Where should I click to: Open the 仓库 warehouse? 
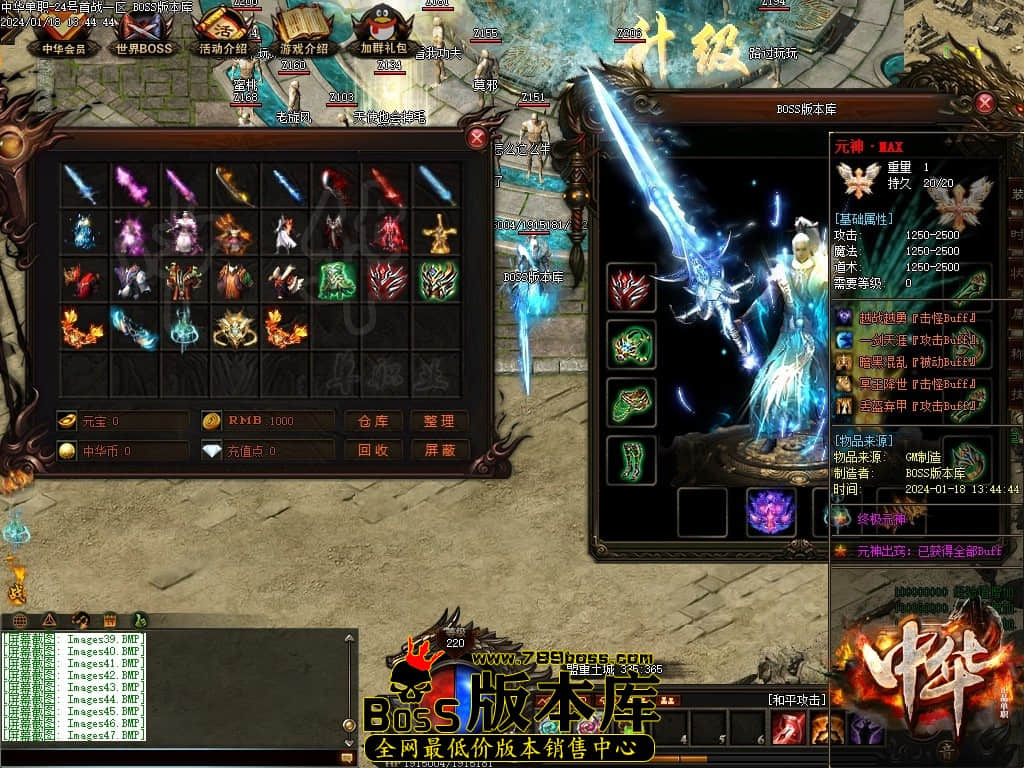(x=373, y=421)
